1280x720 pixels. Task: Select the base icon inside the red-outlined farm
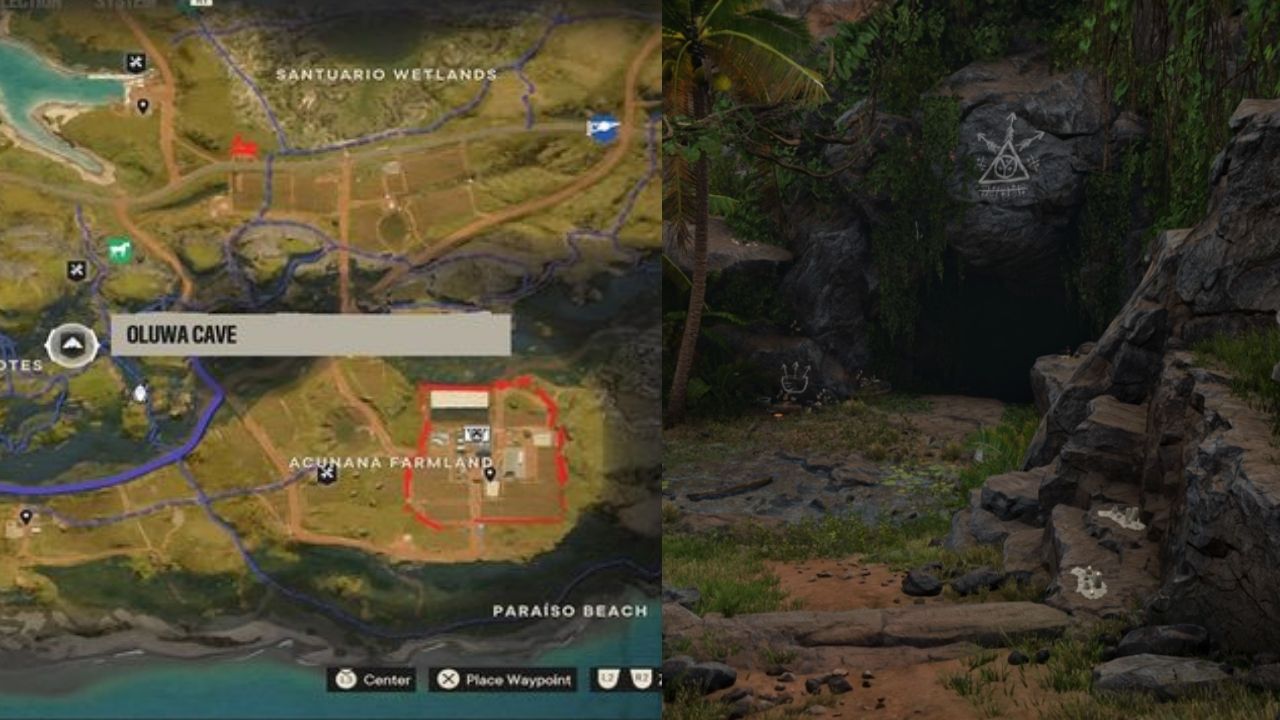click(x=476, y=435)
